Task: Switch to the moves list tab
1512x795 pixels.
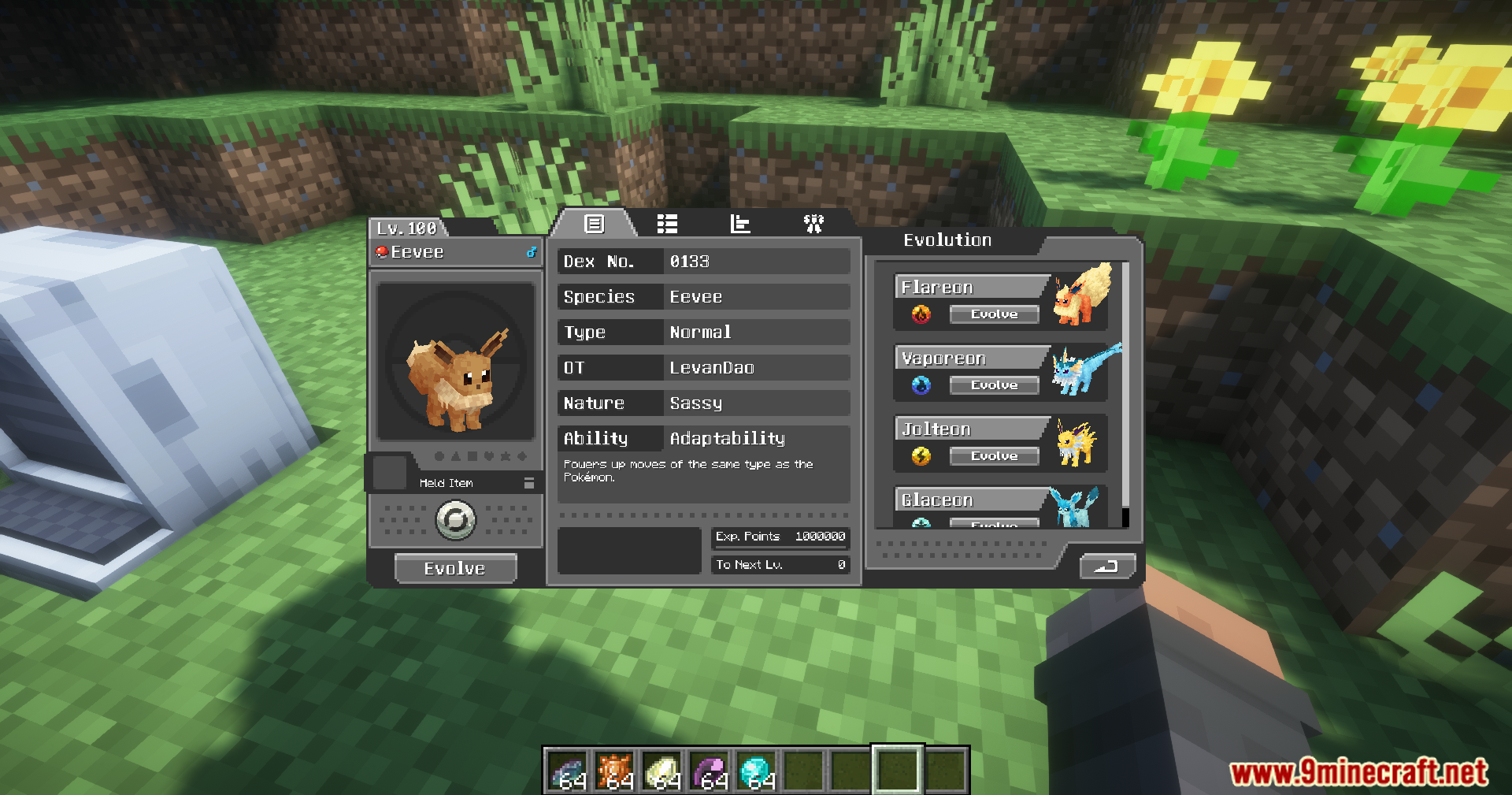Action: 667,225
